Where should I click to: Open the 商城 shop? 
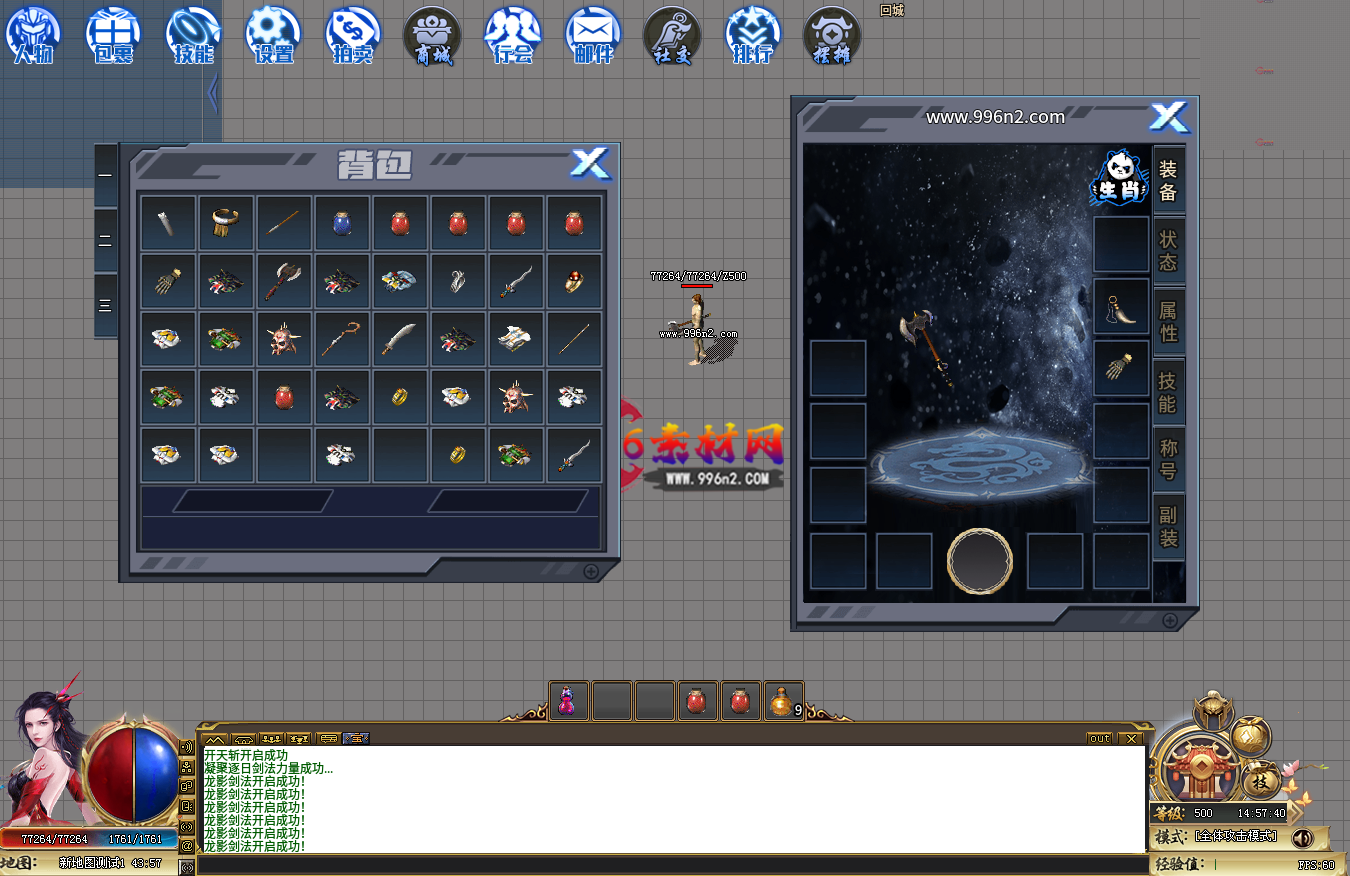(433, 34)
